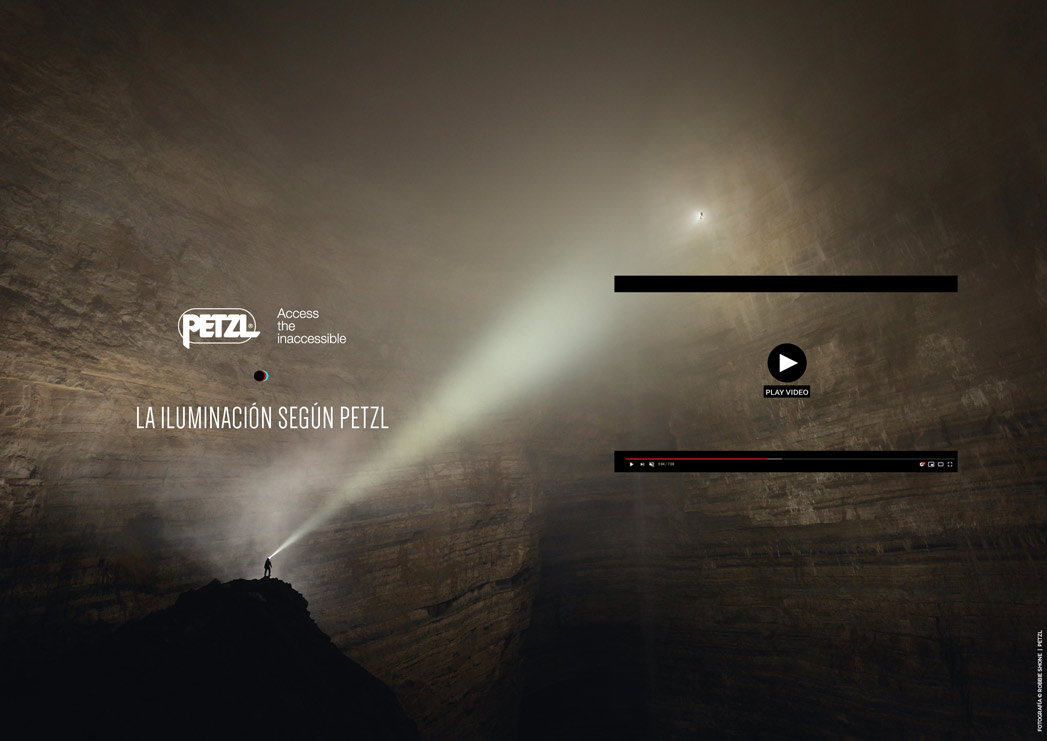Viewport: 1047px width, 741px height.
Task: Enter fullscreen video mode
Action: (x=950, y=464)
